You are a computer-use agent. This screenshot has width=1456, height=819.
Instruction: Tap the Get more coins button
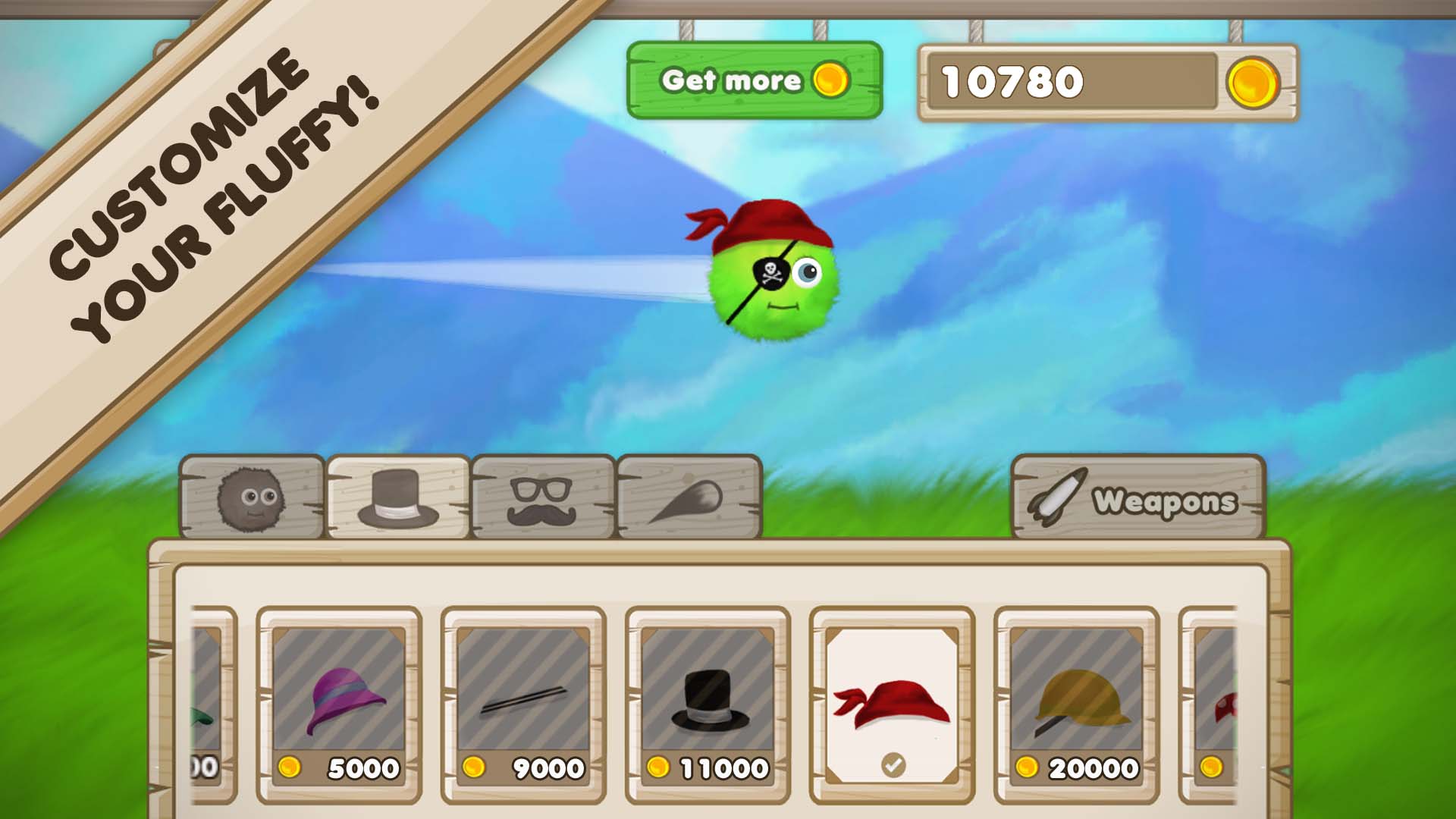point(755,80)
